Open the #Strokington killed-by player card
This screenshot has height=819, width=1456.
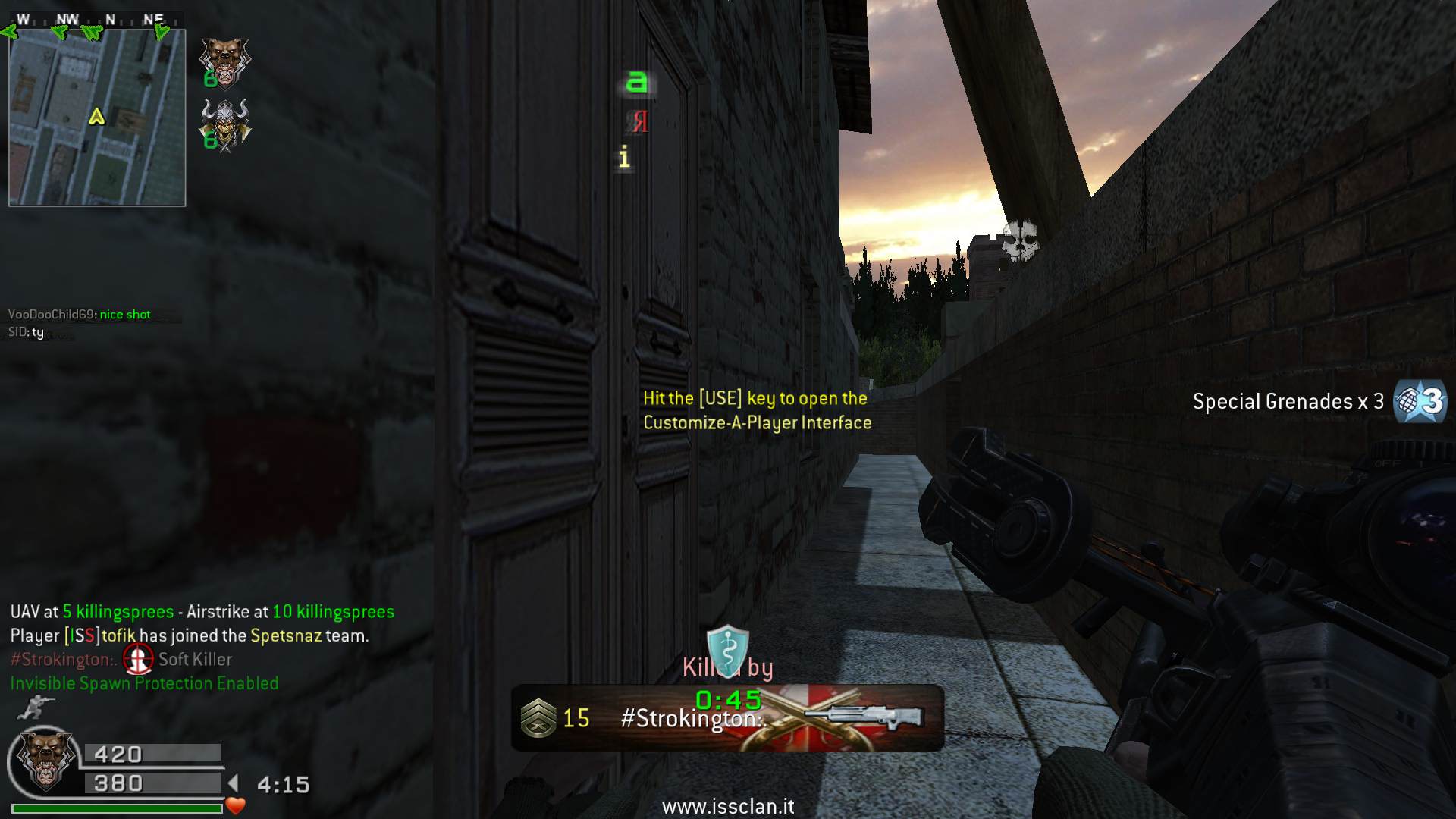[x=727, y=717]
